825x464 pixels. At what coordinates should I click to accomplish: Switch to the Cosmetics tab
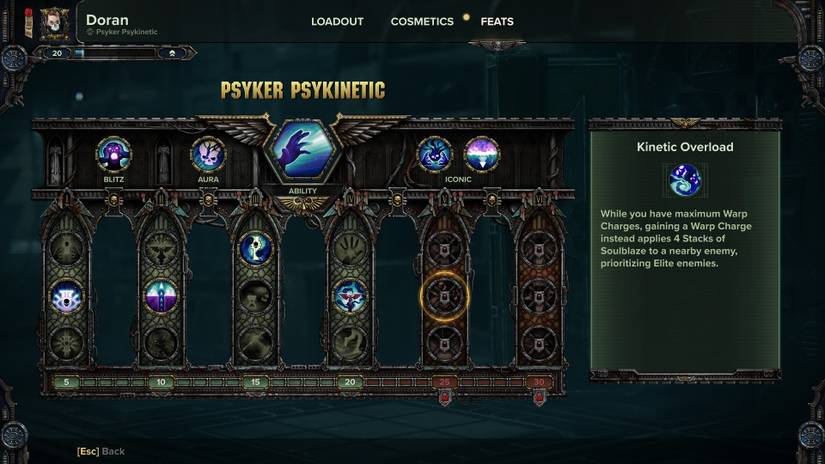pyautogui.click(x=421, y=21)
